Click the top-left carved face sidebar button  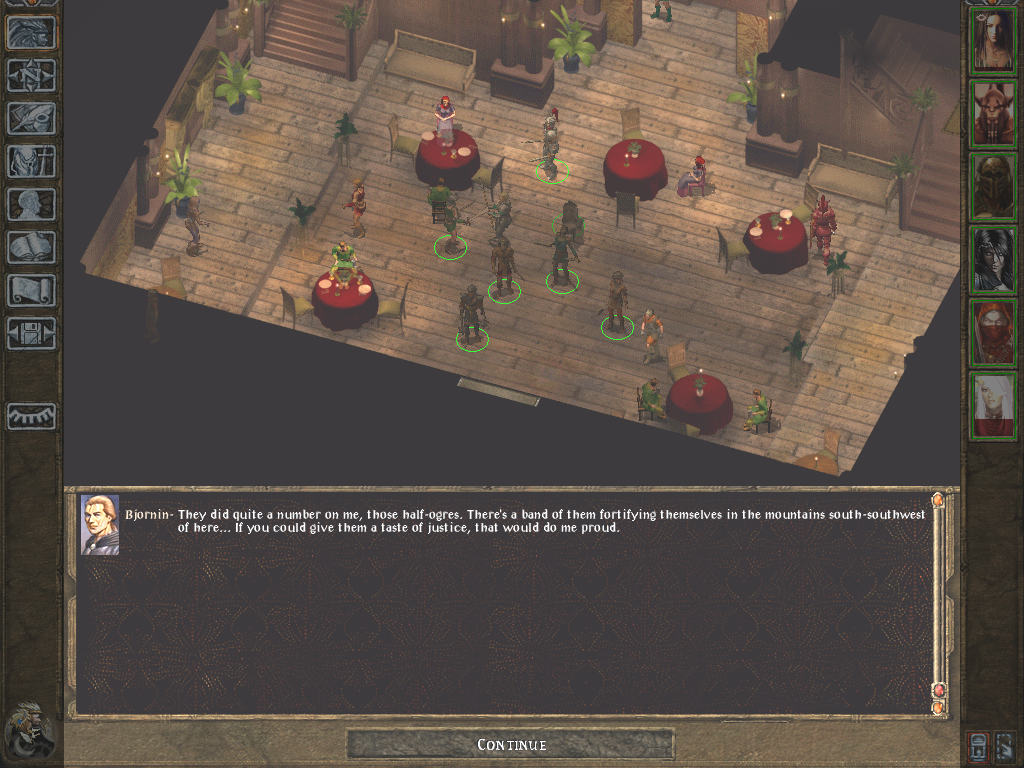[x=31, y=33]
